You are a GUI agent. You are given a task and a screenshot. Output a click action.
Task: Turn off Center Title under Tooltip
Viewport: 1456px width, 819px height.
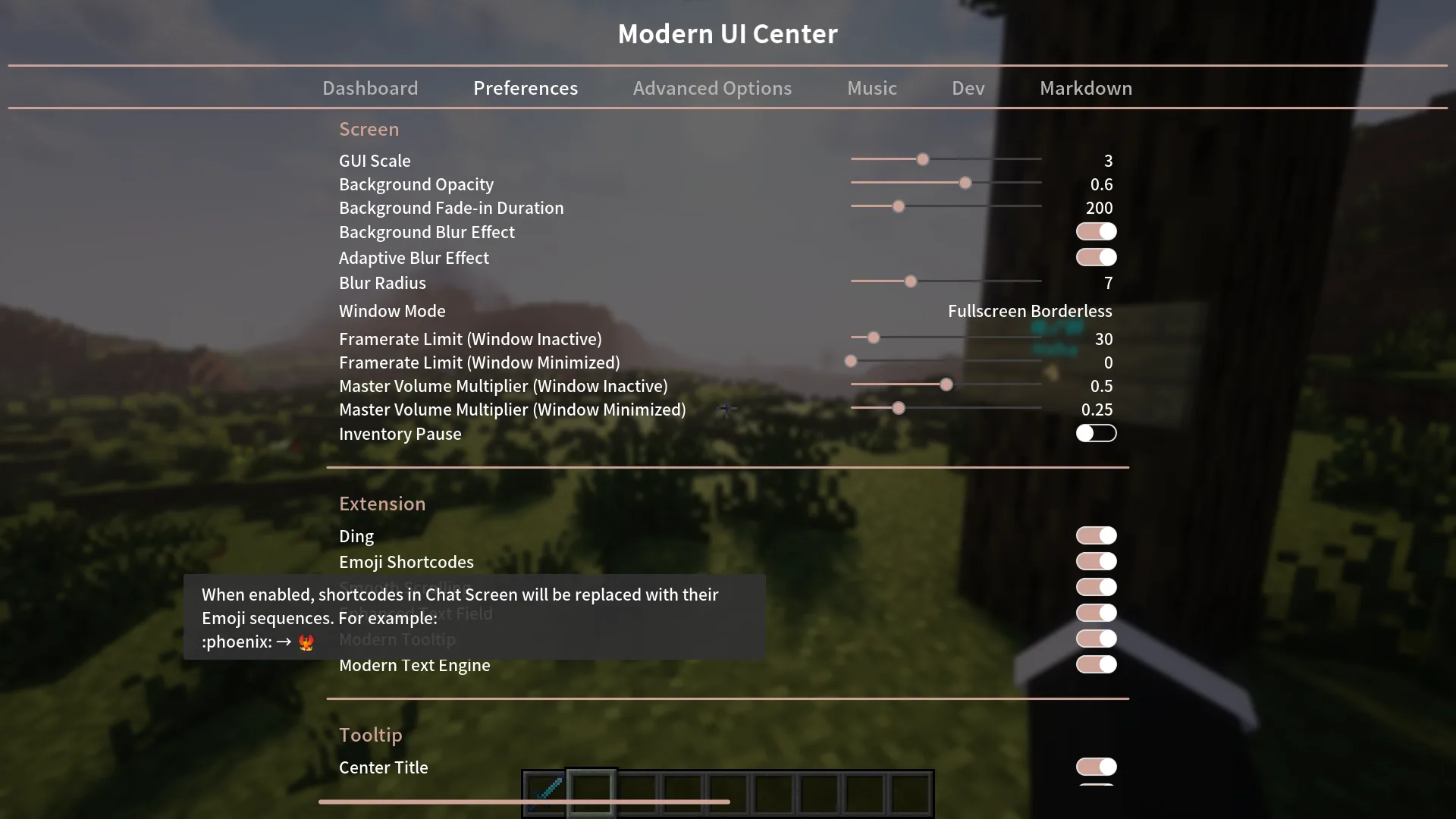1096,767
